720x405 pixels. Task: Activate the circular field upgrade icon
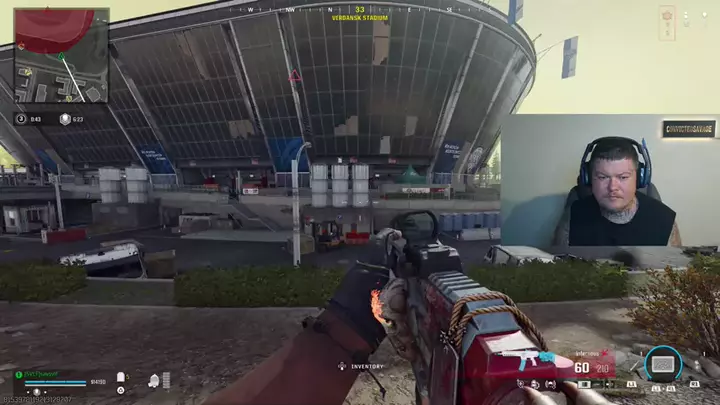pyautogui.click(x=661, y=364)
